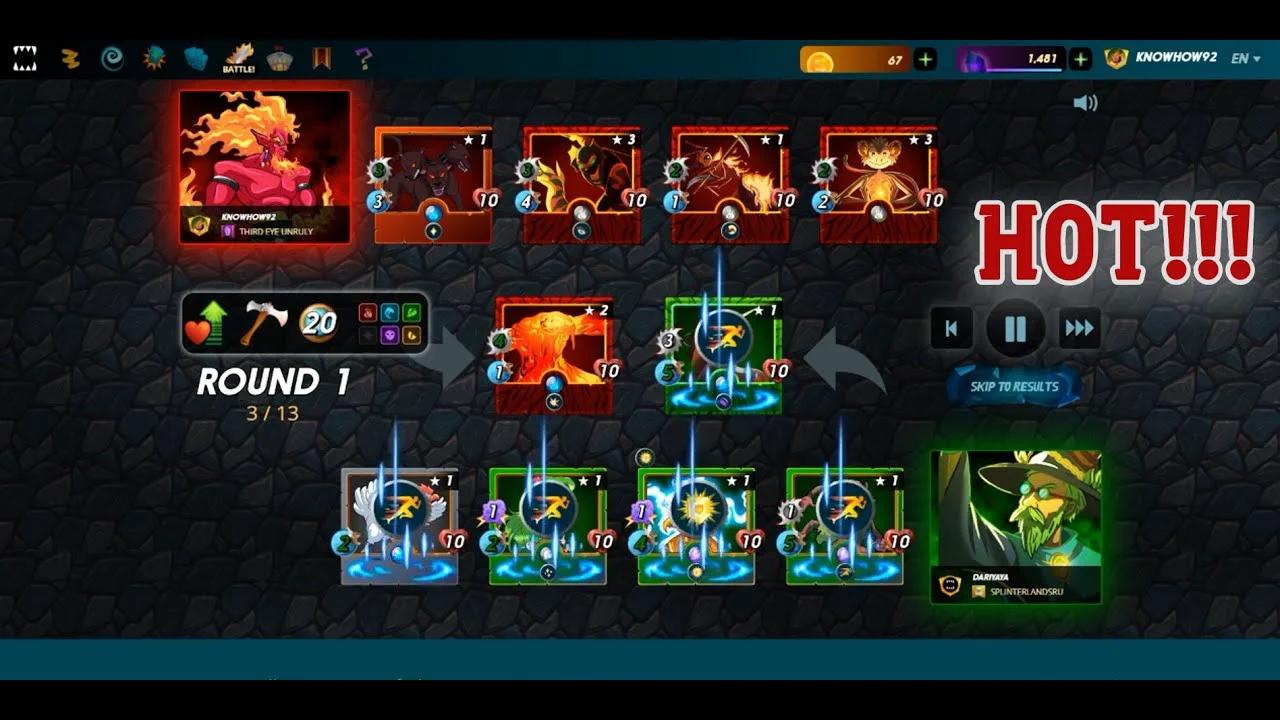
Task: Open the Splinterlands home via fangs logo
Action: click(x=25, y=54)
